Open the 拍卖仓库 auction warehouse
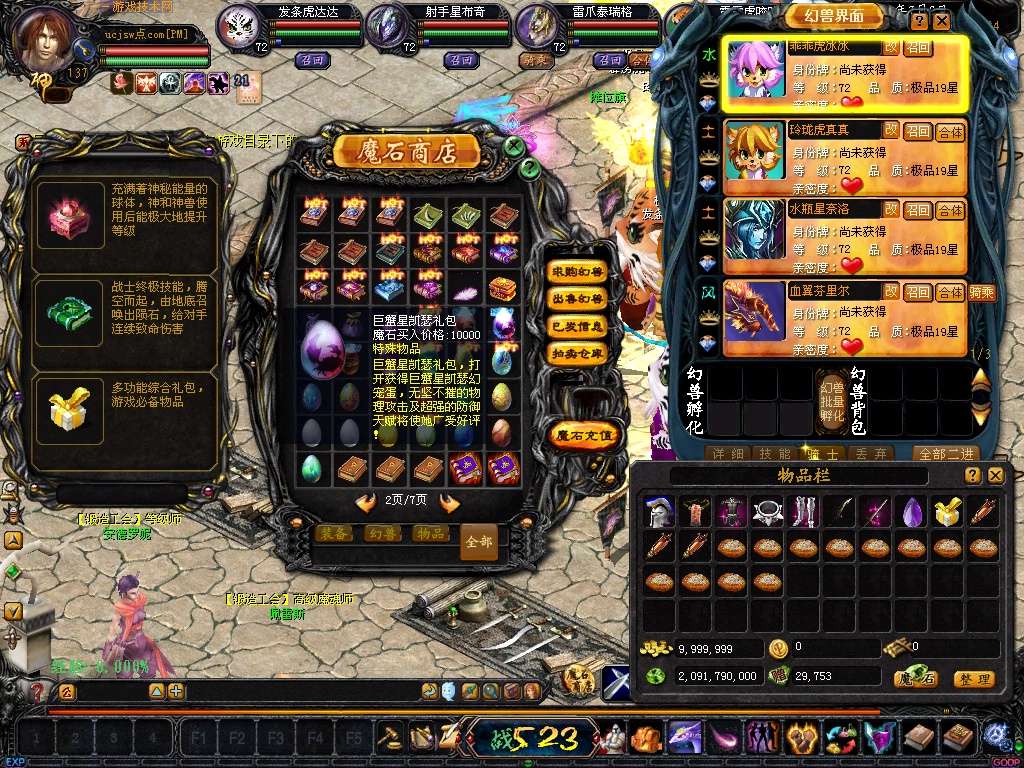 [577, 353]
